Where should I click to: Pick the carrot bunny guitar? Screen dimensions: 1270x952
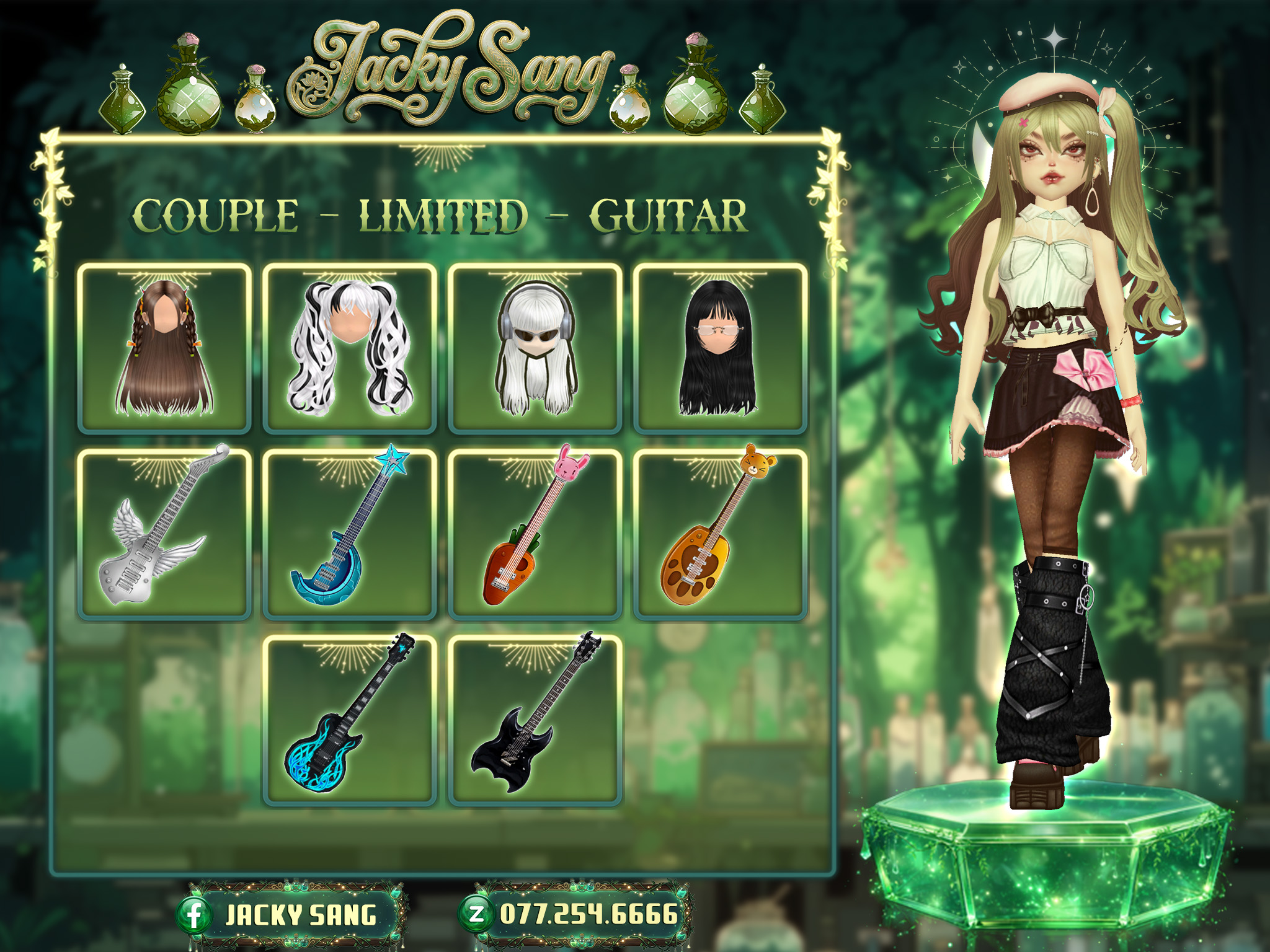tap(535, 534)
